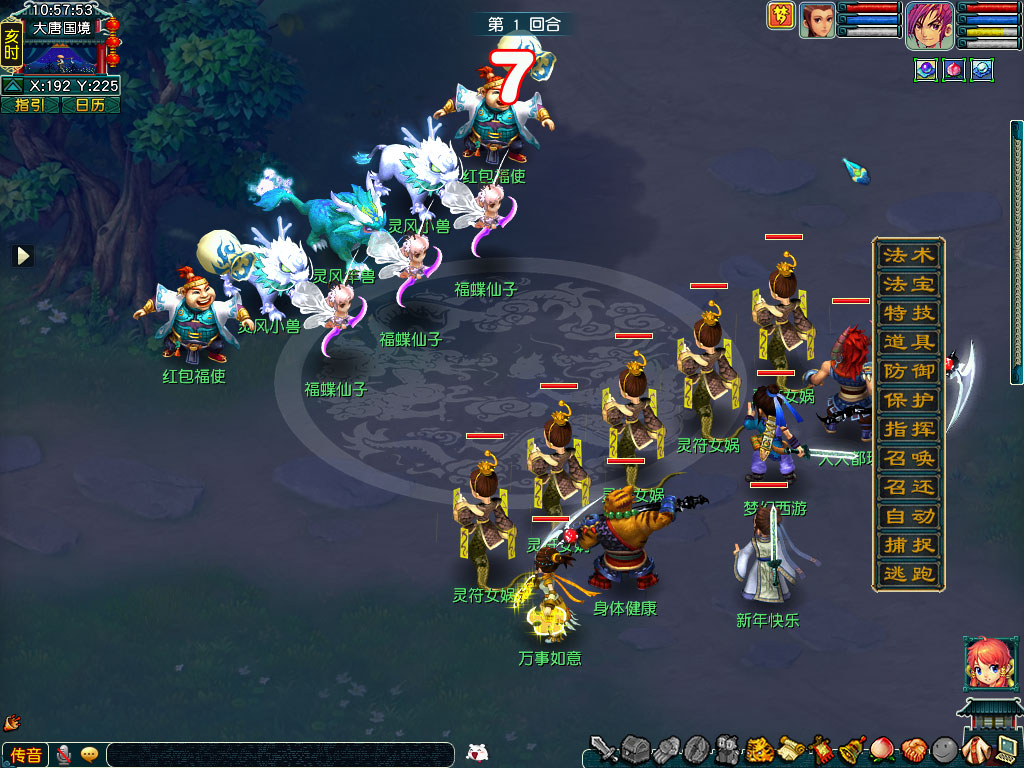Choose the 召唤 summon command

tap(908, 458)
